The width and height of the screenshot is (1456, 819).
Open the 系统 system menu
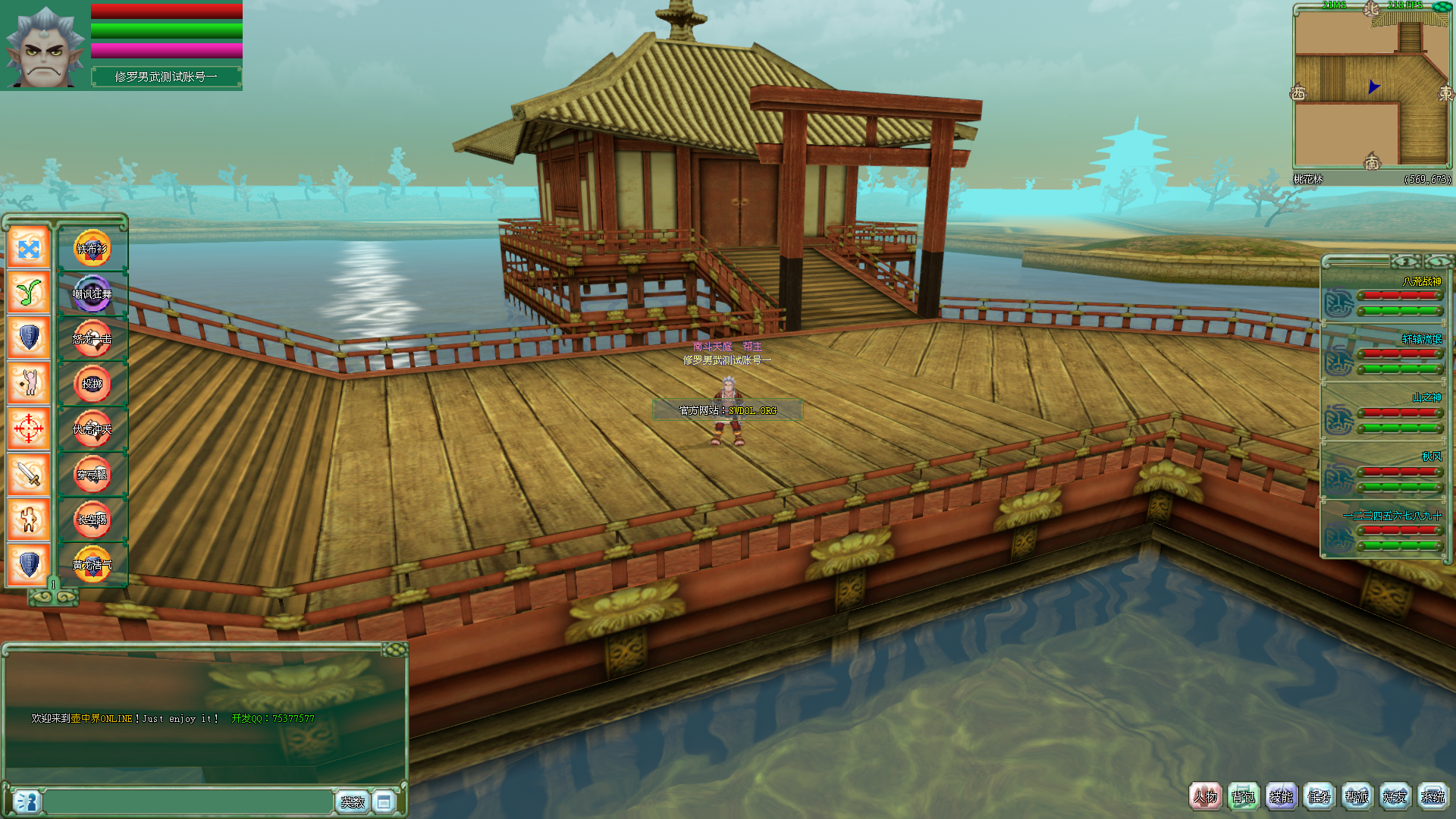[1432, 797]
